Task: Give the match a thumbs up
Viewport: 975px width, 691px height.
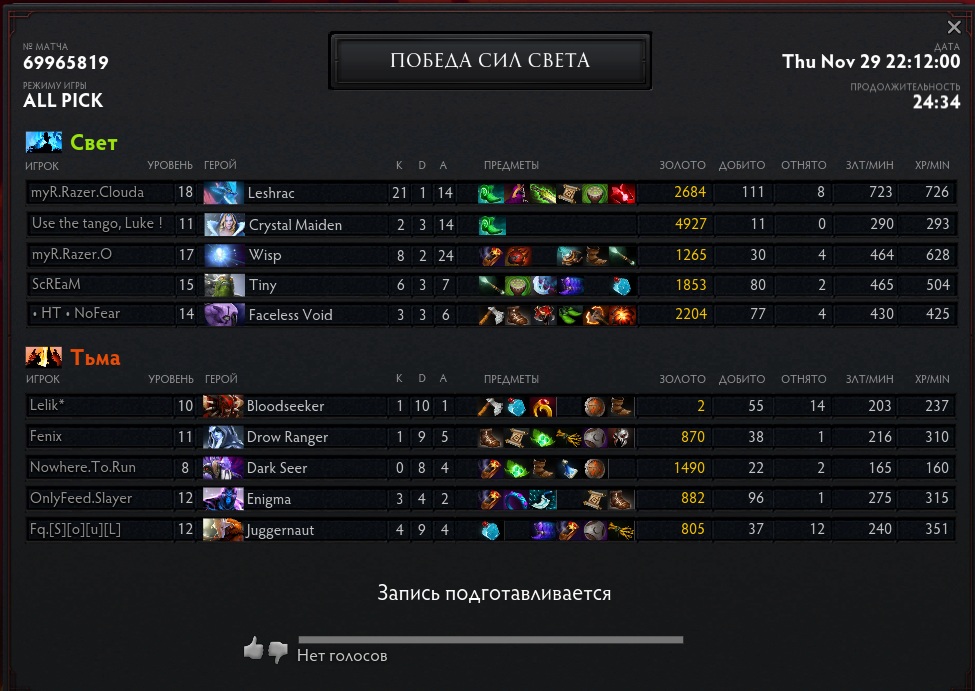Action: tap(253, 650)
